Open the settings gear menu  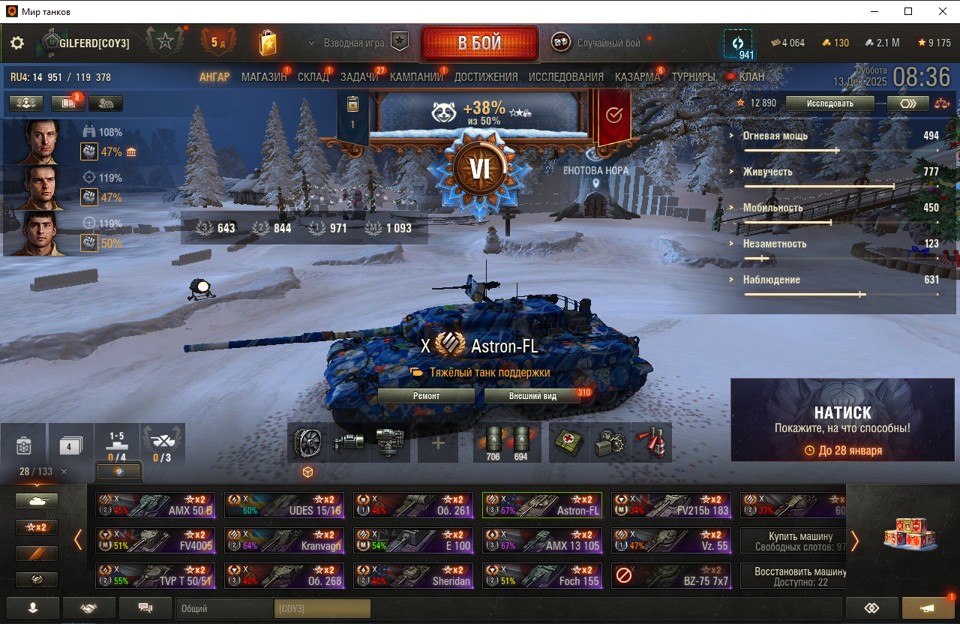[x=17, y=43]
